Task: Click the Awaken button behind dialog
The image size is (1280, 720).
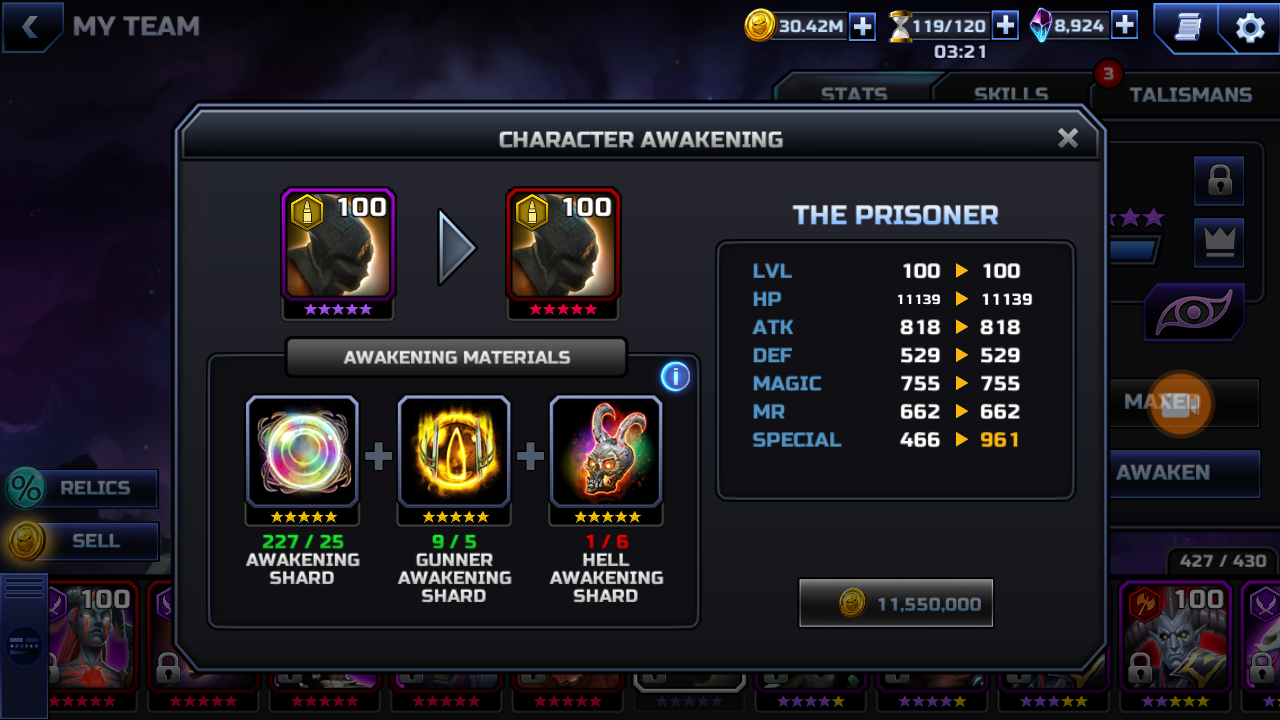Action: (x=1184, y=472)
